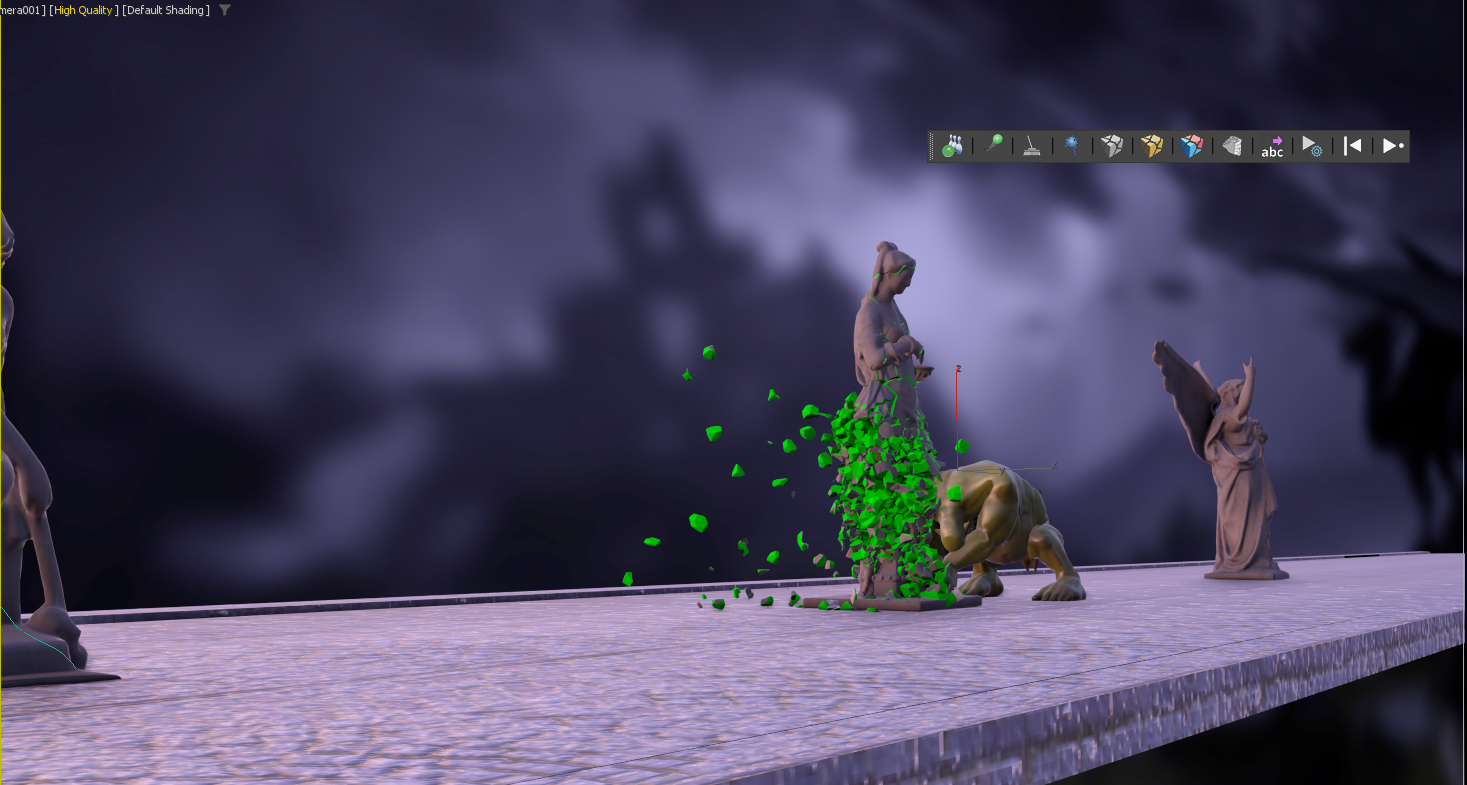The image size is (1467, 785).
Task: Click the grey fractured cube icon
Action: pyautogui.click(x=1112, y=146)
